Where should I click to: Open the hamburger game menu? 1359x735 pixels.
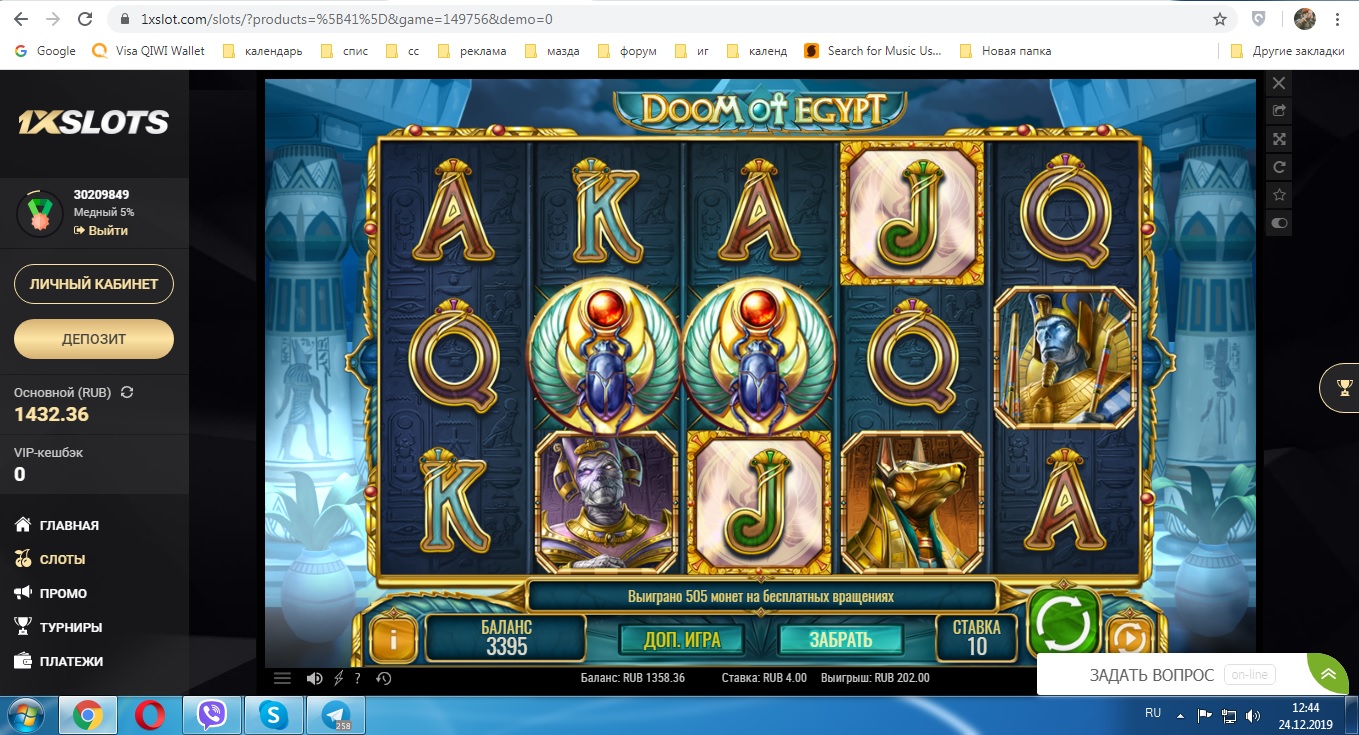(x=282, y=678)
